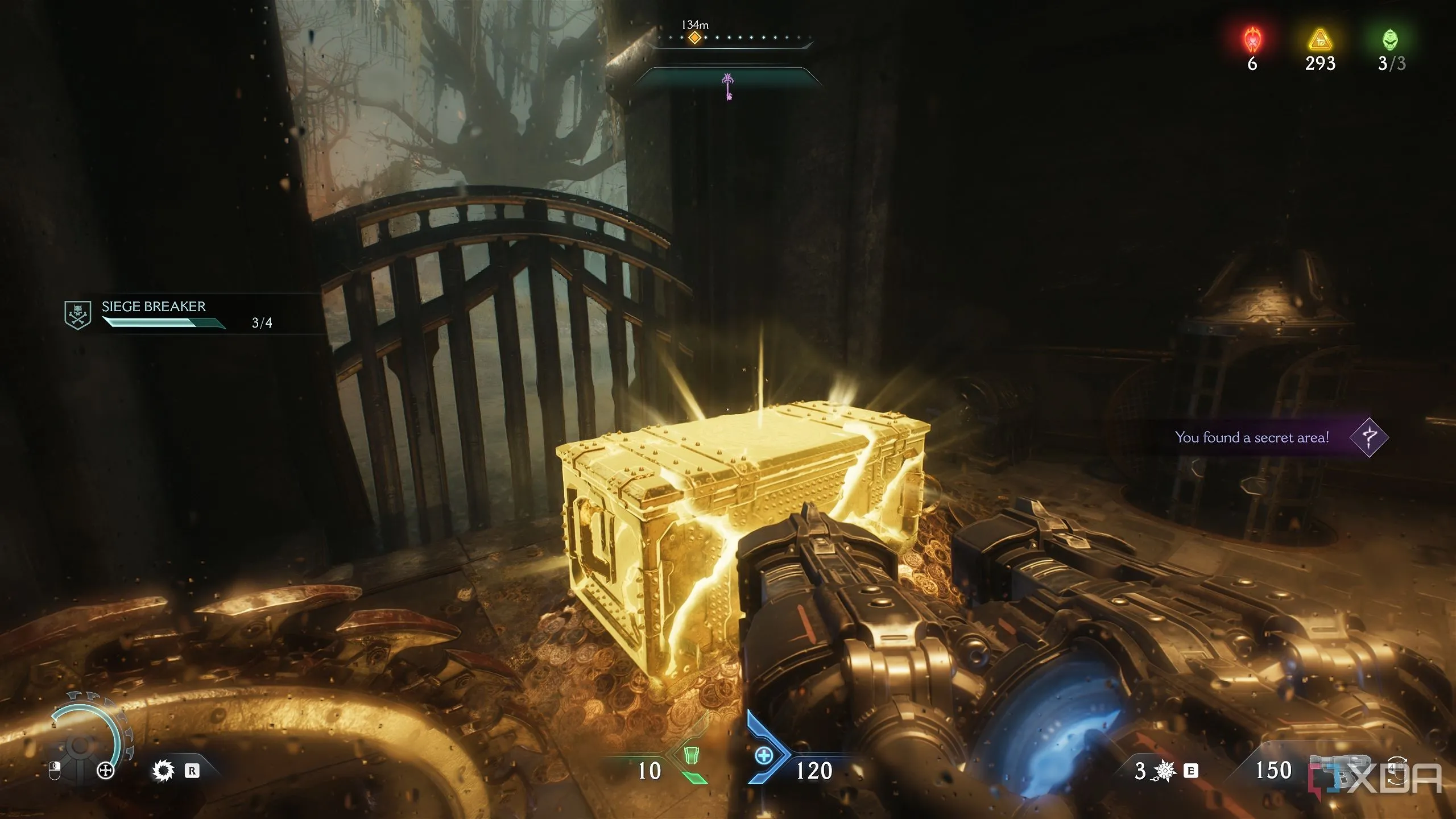Select the purple key icon
1456x819 pixels.
click(x=728, y=85)
